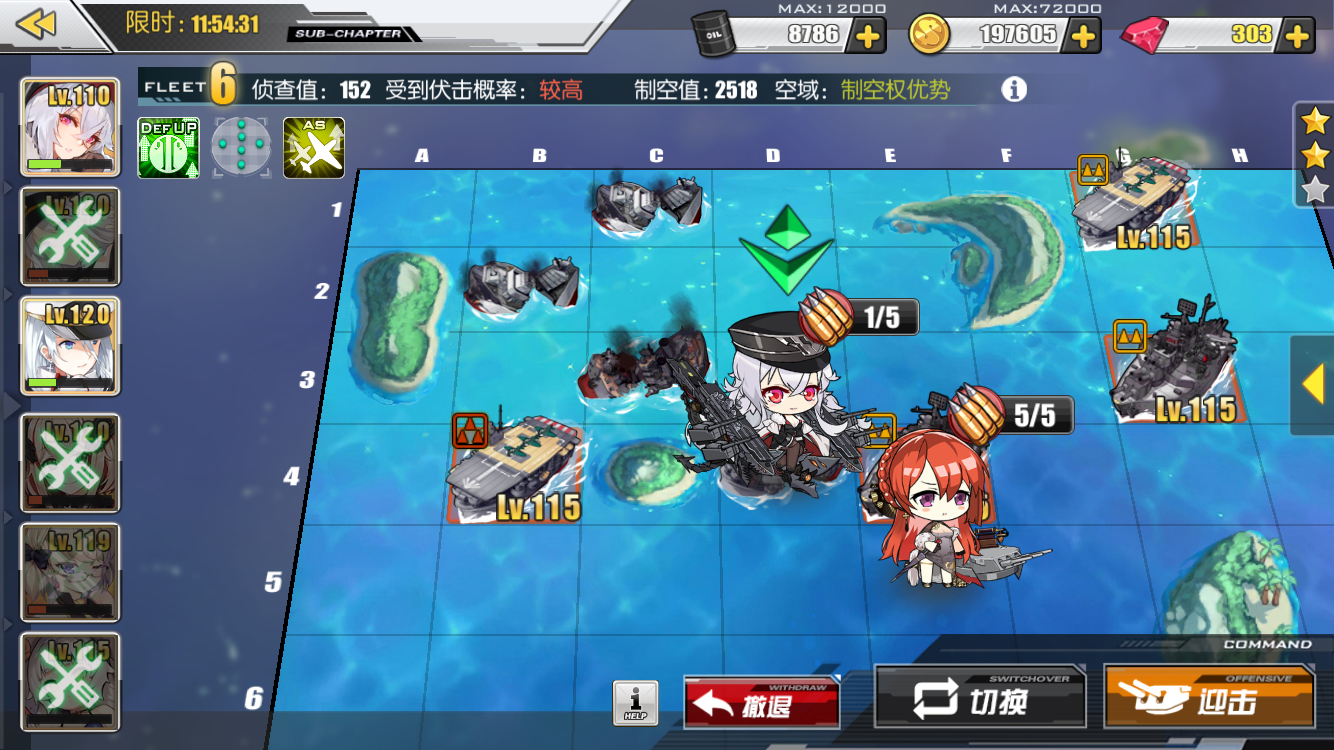Tap the info circle beside 制空权优势
This screenshot has width=1334, height=750.
1016,89
